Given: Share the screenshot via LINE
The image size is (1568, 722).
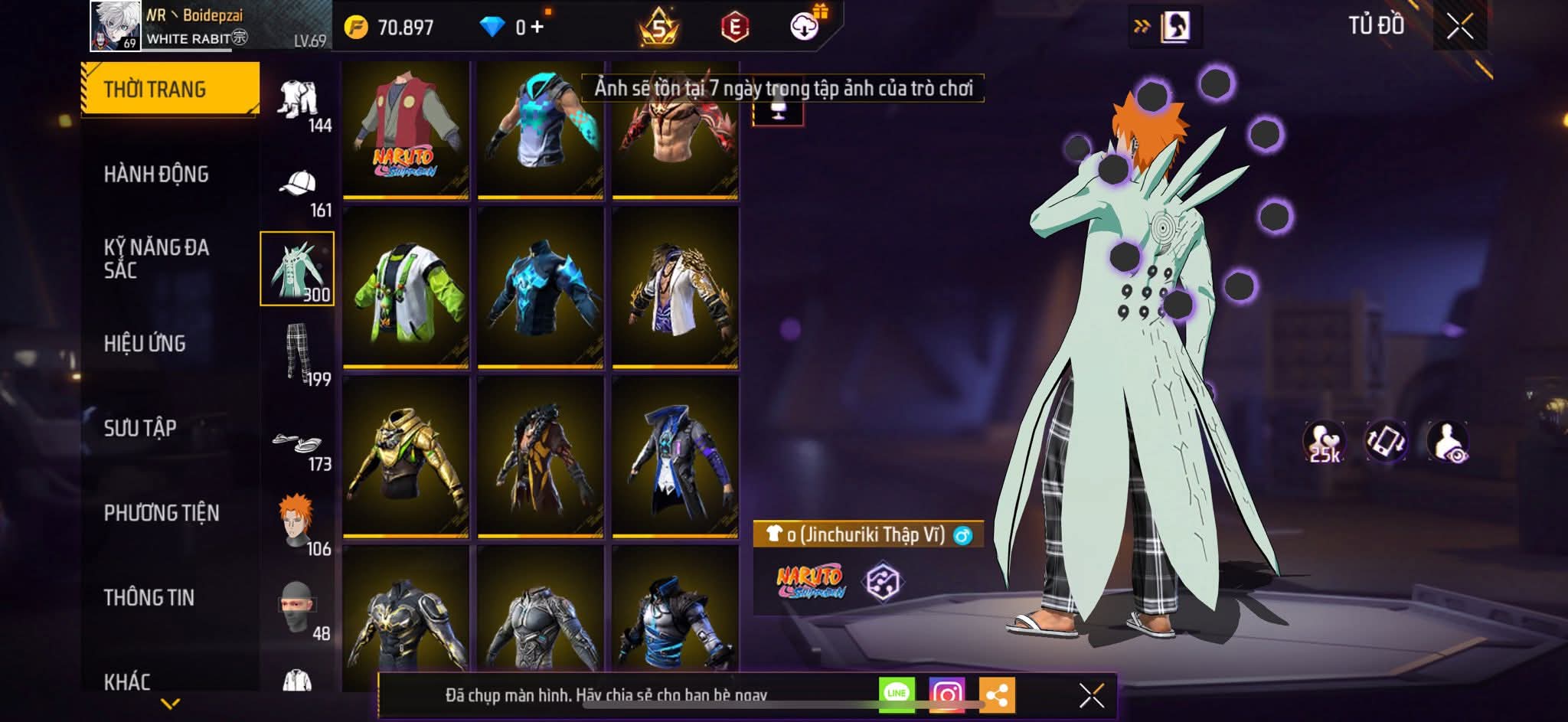Looking at the screenshot, I should 897,694.
